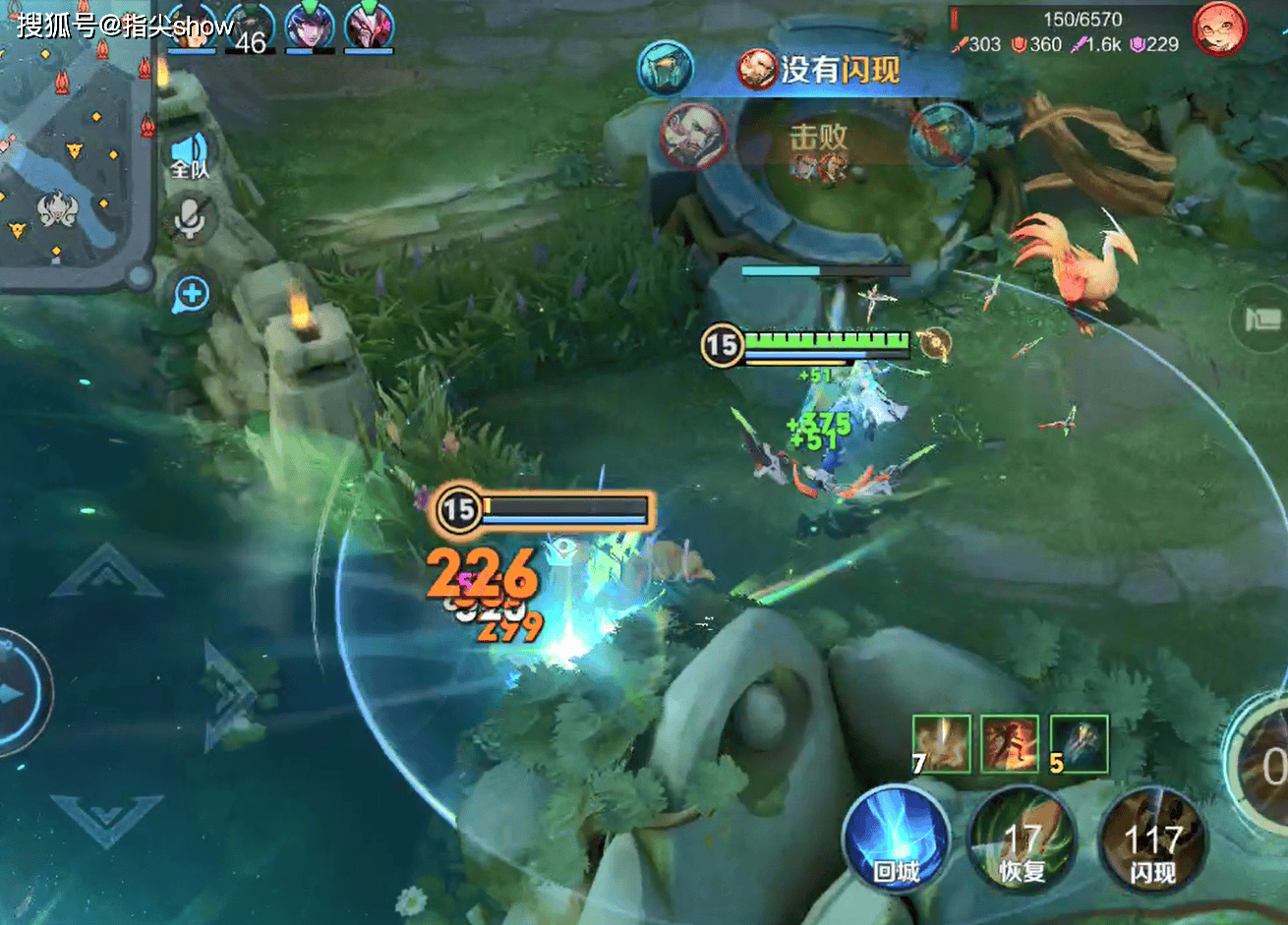Open the quick chat plus bubble

191,293
